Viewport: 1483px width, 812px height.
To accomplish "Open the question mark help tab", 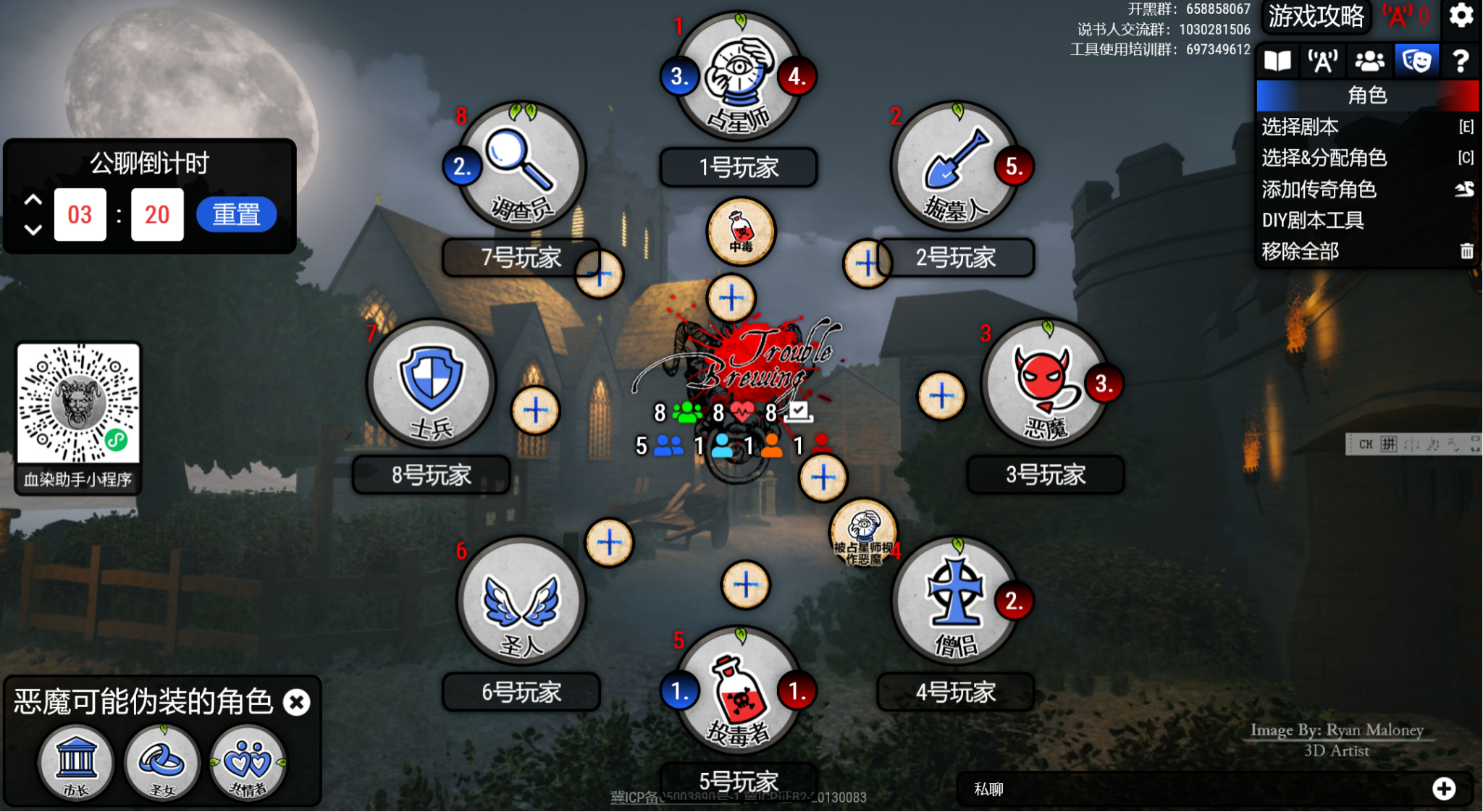I will click(1461, 61).
